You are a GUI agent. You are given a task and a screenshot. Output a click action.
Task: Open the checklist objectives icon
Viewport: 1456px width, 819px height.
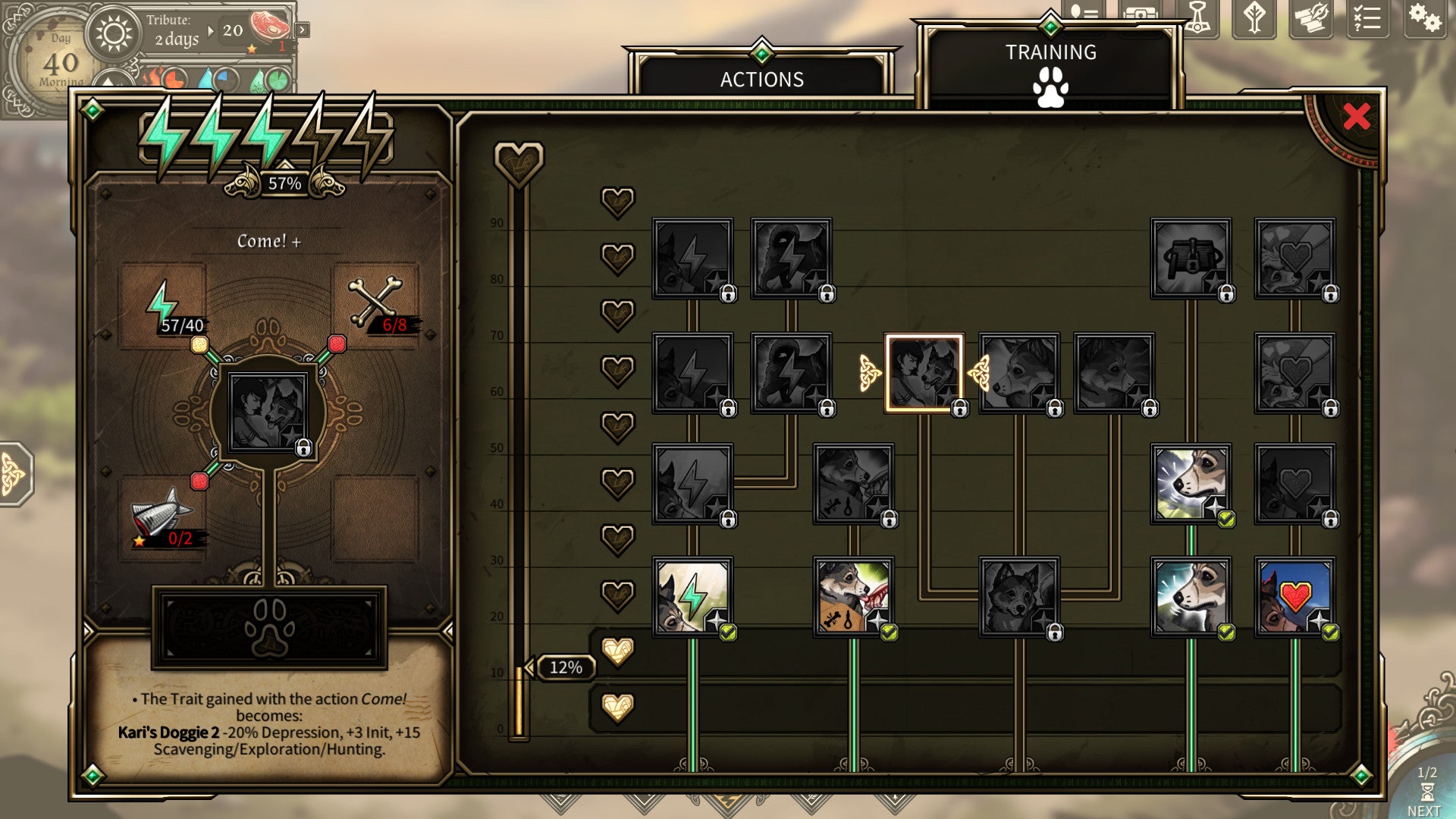[1367, 17]
